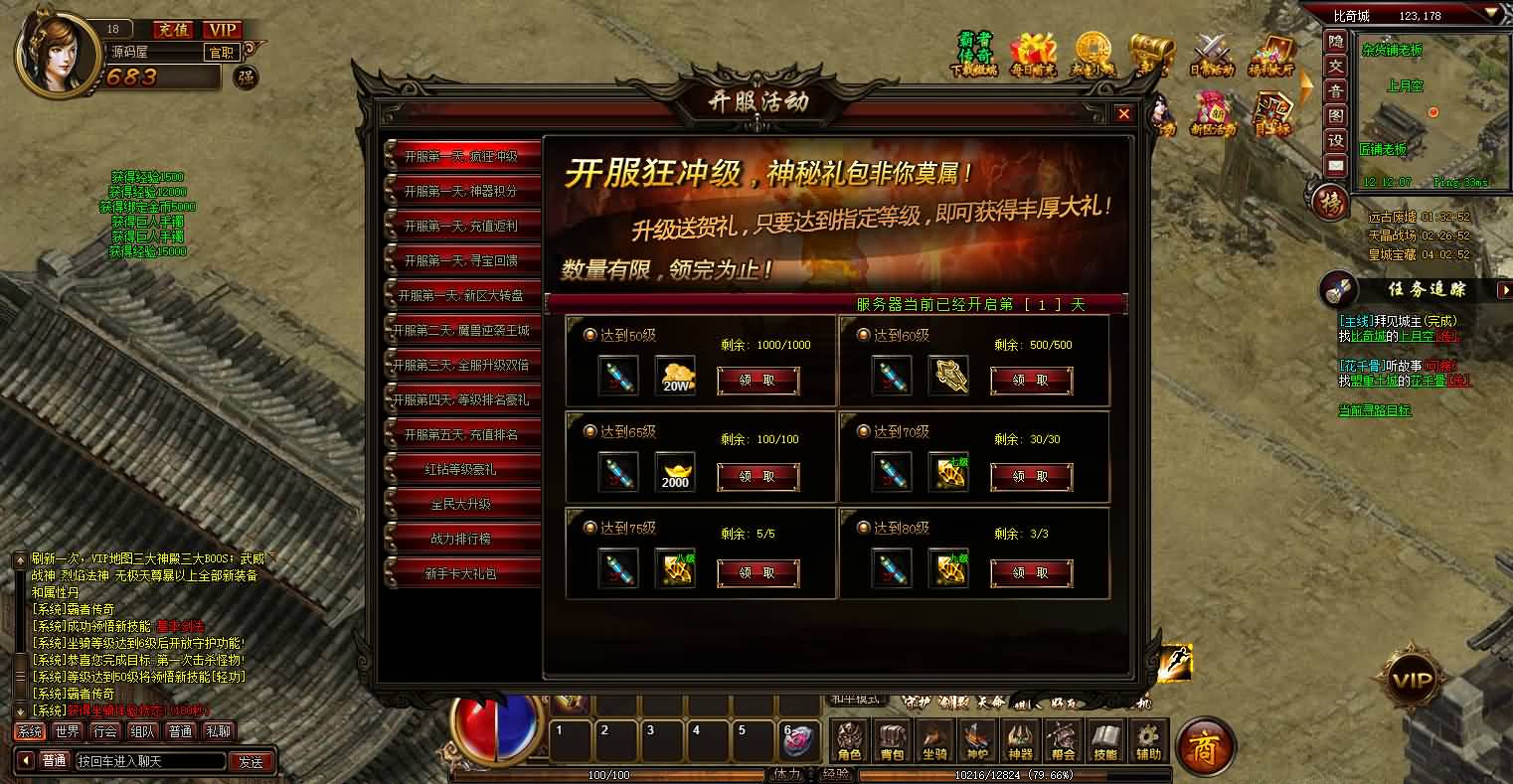This screenshot has width=1513, height=784.
Task: Open the 背包 (backpack) icon
Action: 890,740
